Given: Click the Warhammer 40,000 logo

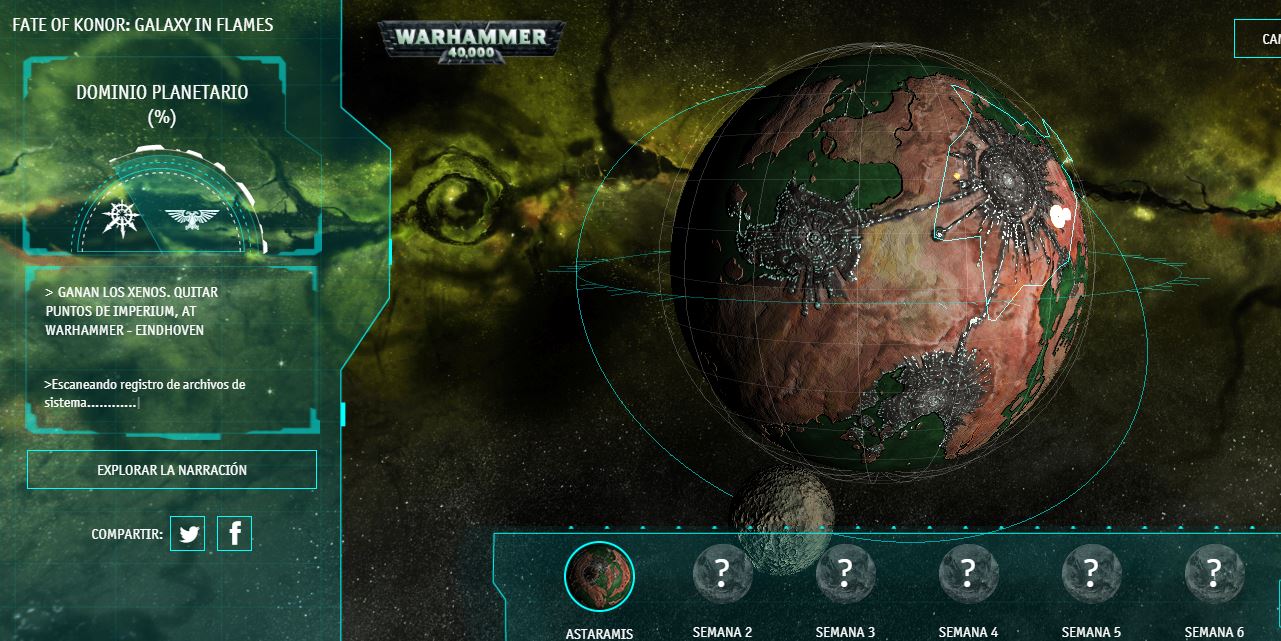Looking at the screenshot, I should pos(471,41).
